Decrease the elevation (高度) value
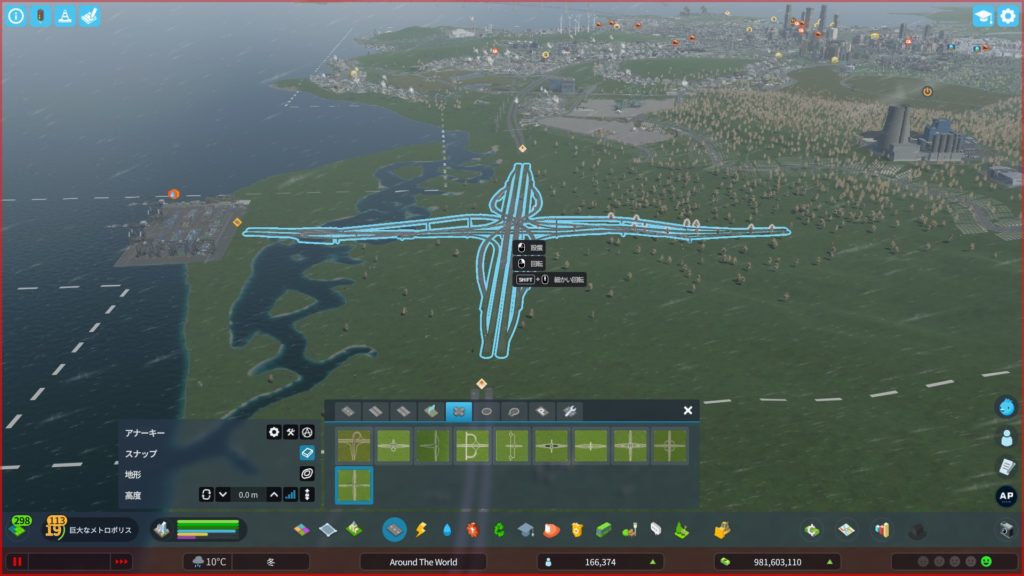This screenshot has height=576, width=1024. tap(223, 494)
